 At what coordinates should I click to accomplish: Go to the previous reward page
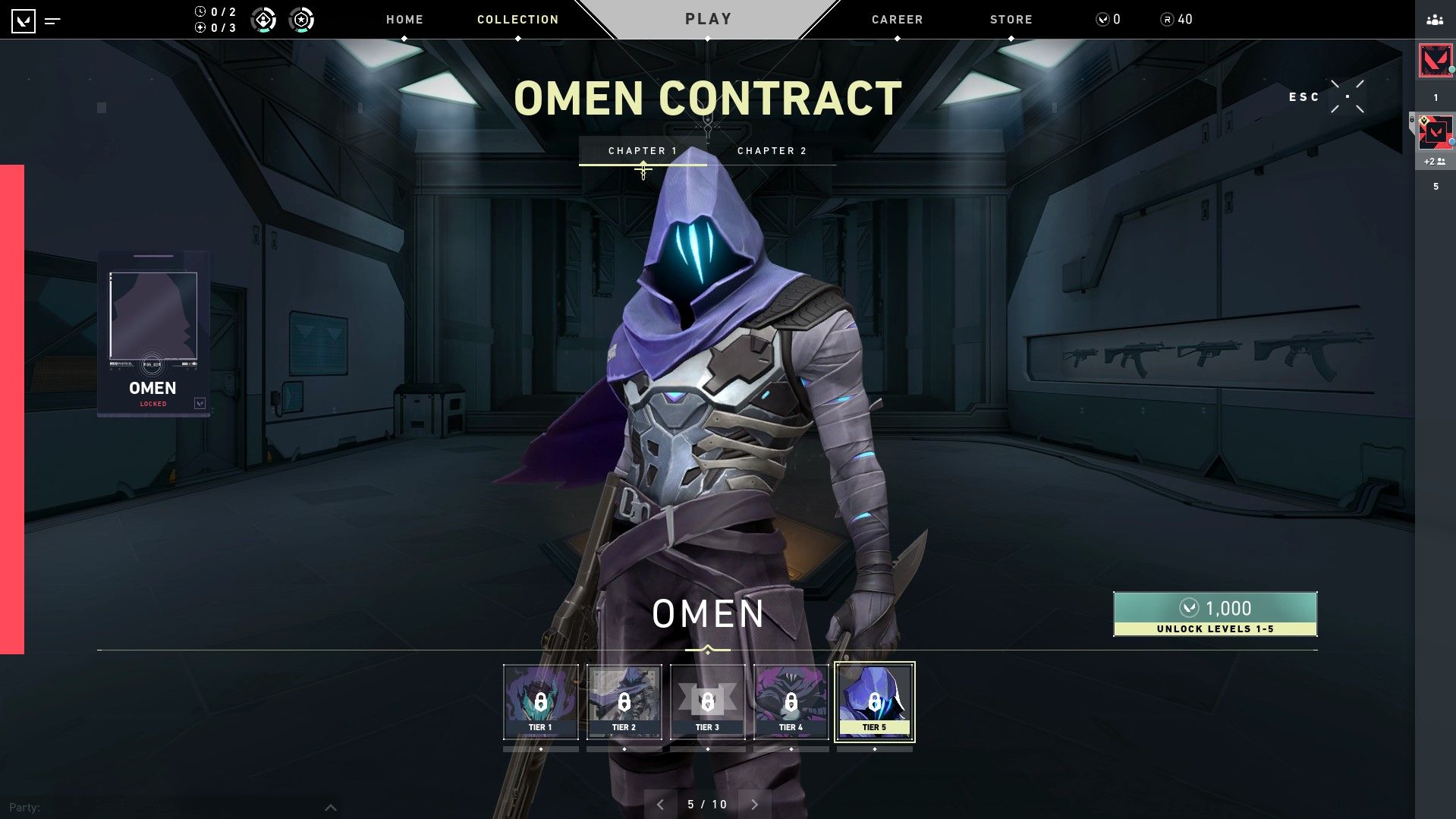tap(660, 805)
